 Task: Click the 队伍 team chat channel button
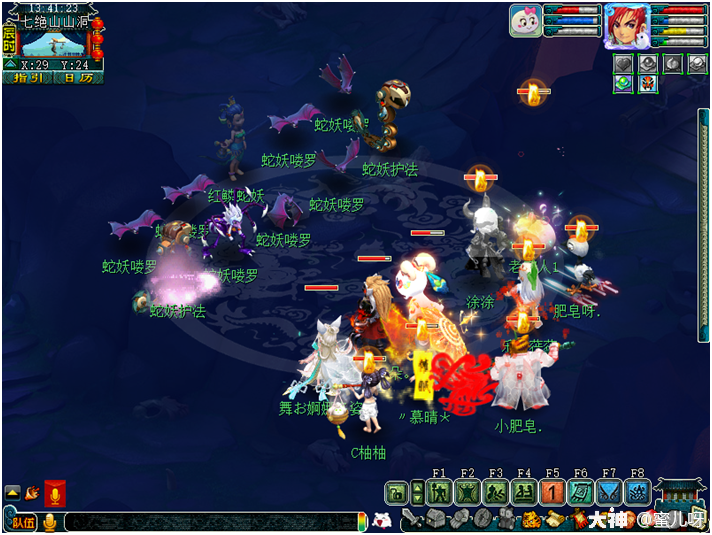(20, 521)
